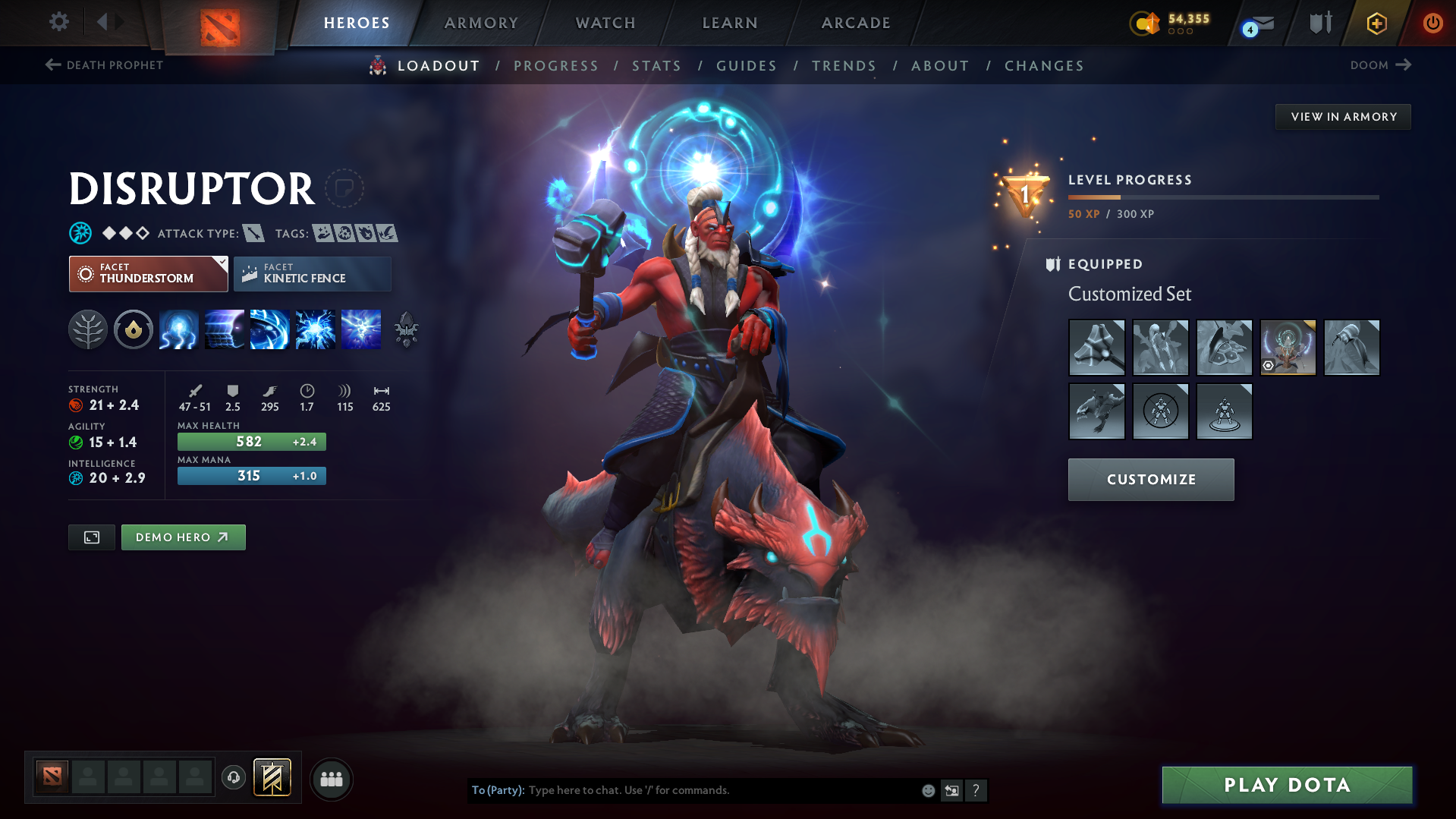Expand the Thunderstorm facet dropdown arrow

pyautogui.click(x=221, y=263)
